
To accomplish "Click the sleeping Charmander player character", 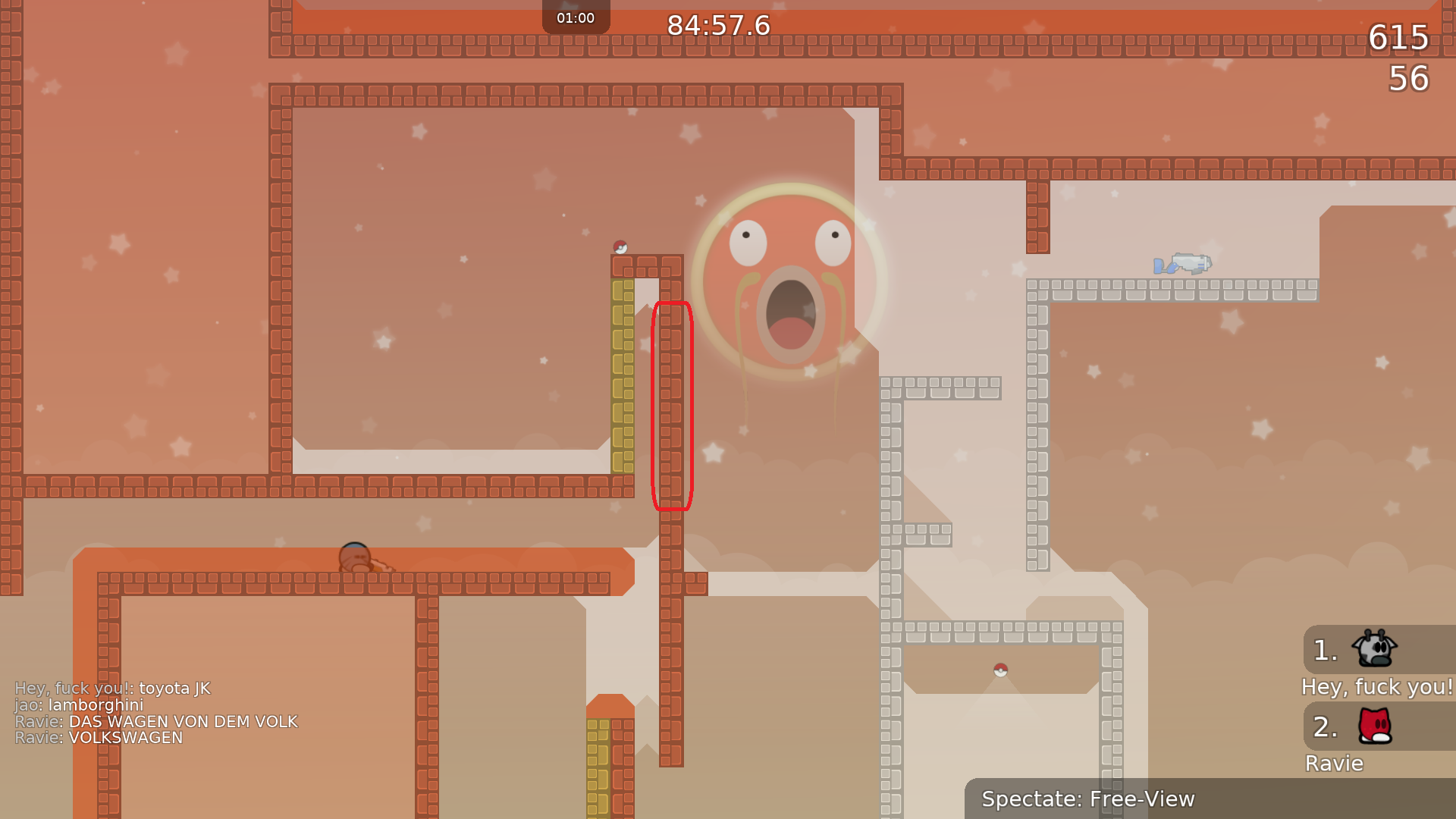I will pos(356,557).
